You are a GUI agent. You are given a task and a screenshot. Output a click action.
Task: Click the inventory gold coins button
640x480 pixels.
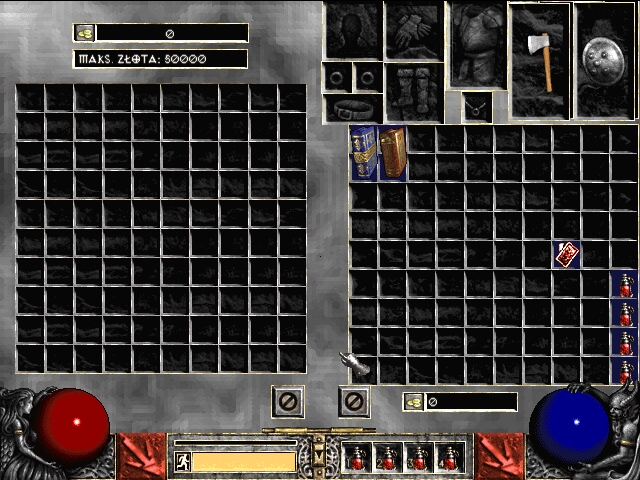point(412,402)
